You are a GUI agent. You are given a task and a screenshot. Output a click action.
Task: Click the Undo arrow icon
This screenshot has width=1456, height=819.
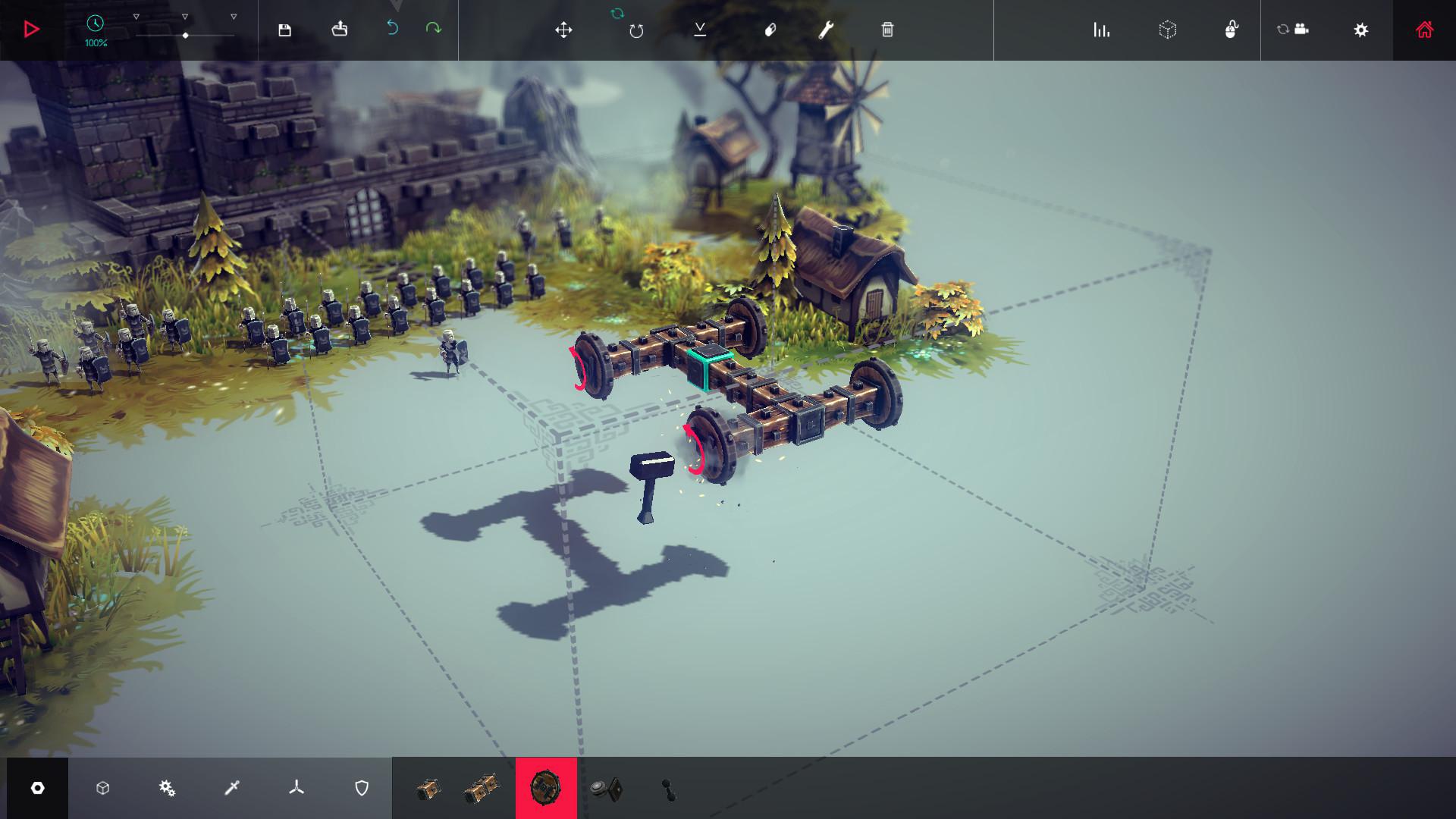click(x=394, y=27)
